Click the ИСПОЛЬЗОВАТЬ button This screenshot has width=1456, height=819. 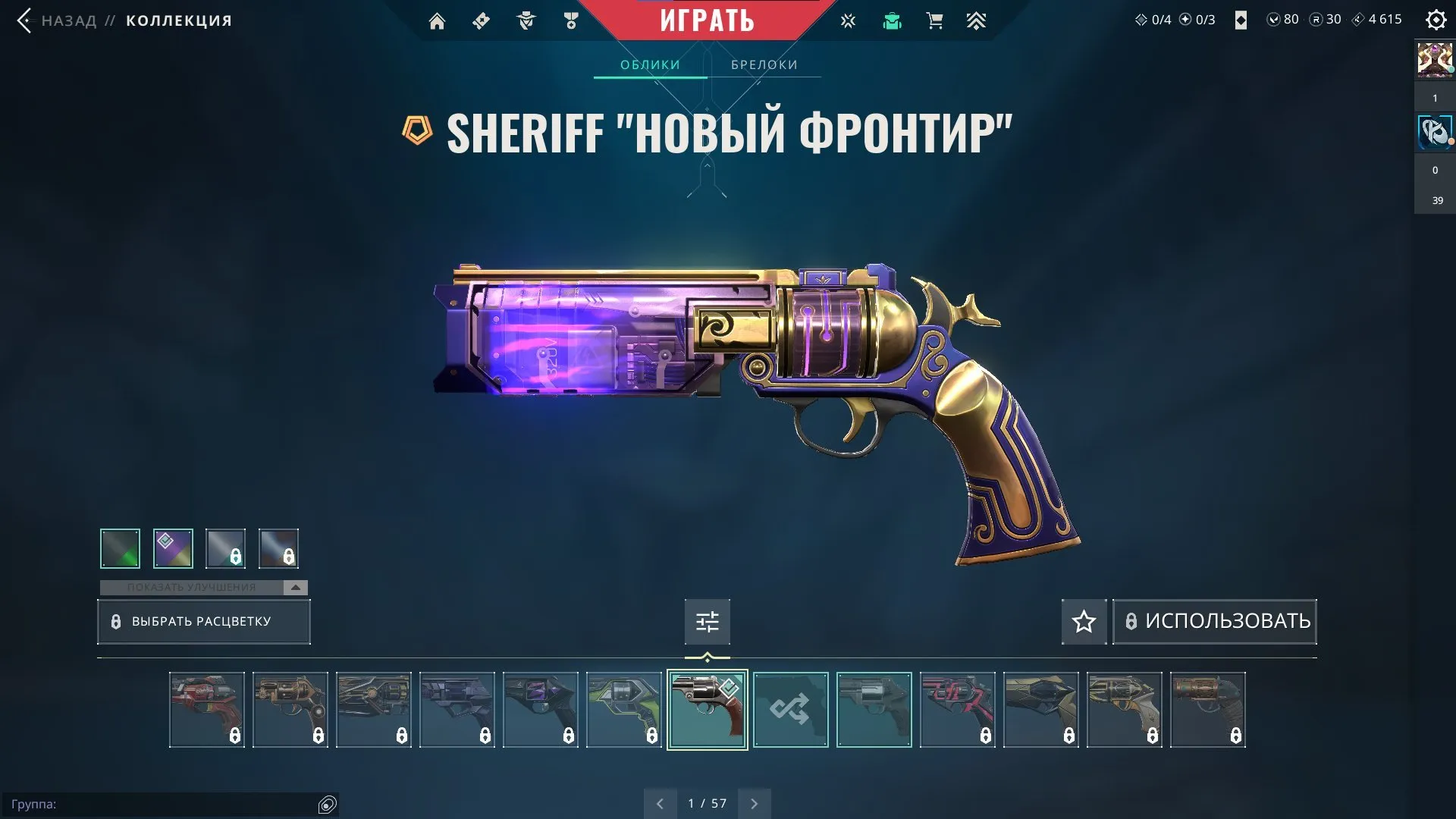[1214, 621]
